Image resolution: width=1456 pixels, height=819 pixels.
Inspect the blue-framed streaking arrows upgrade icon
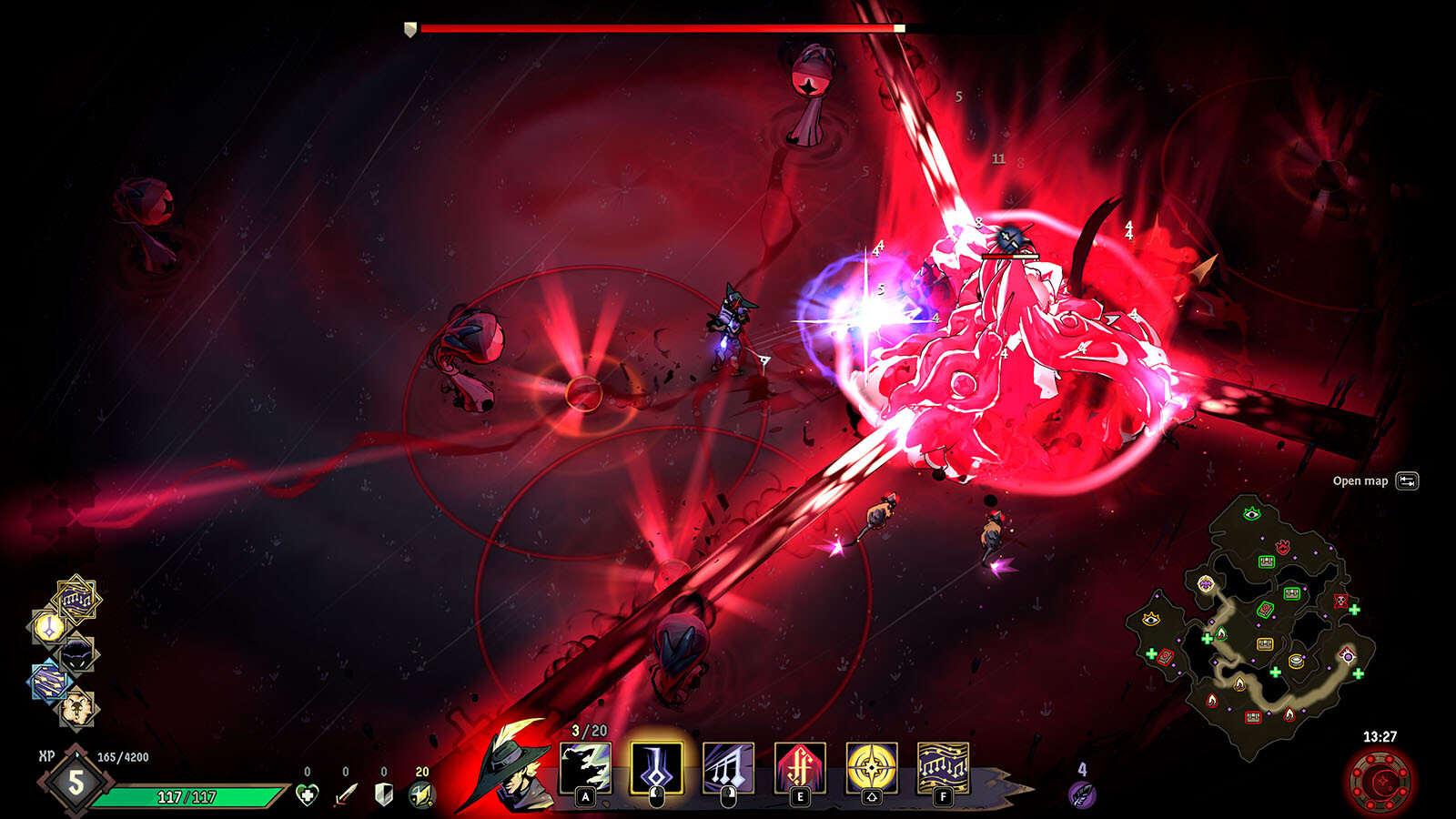[50, 682]
